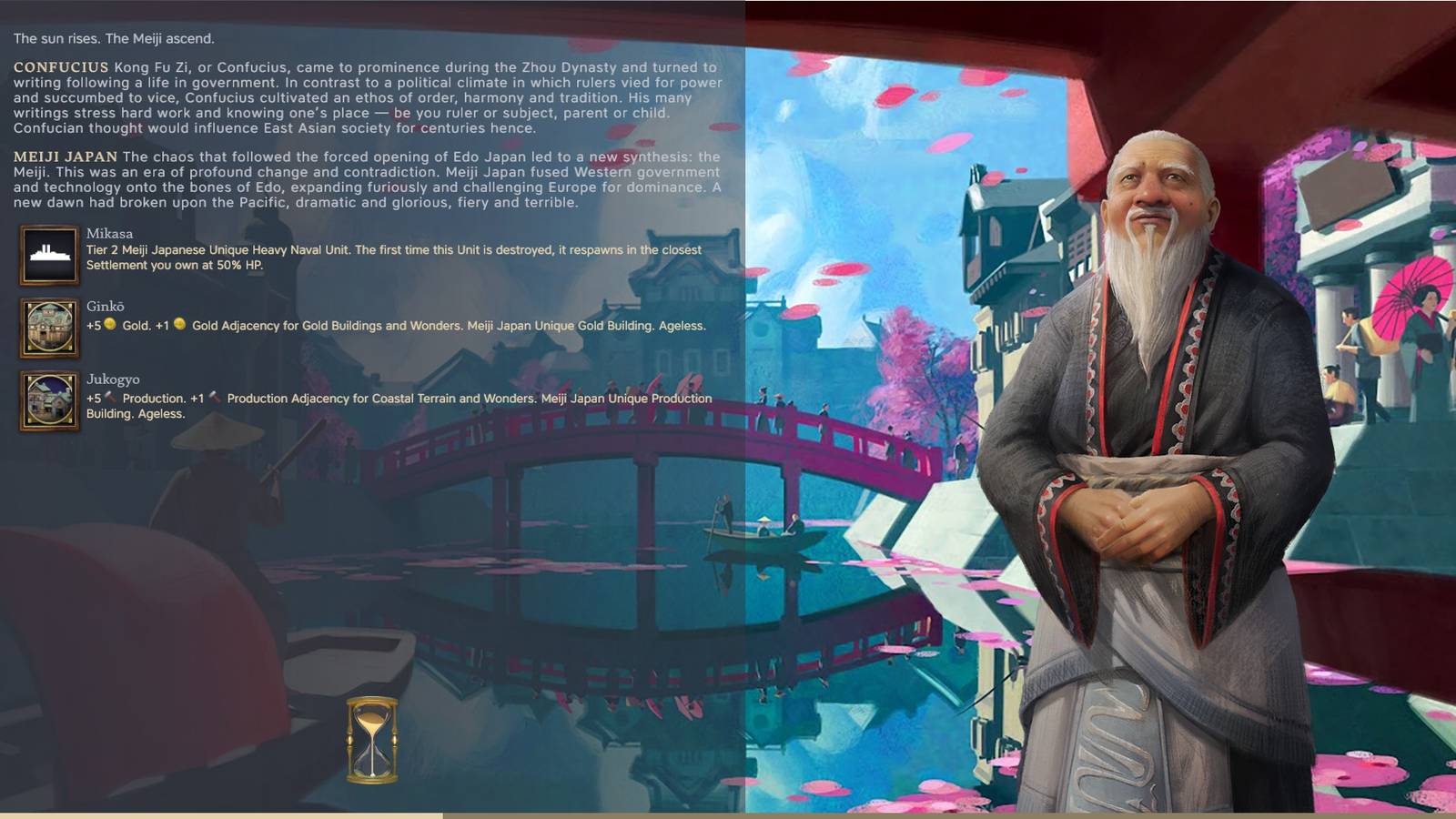Screen dimensions: 1456x819
Task: Click the production hammer icon beside +5 Production
Action: coord(111,399)
